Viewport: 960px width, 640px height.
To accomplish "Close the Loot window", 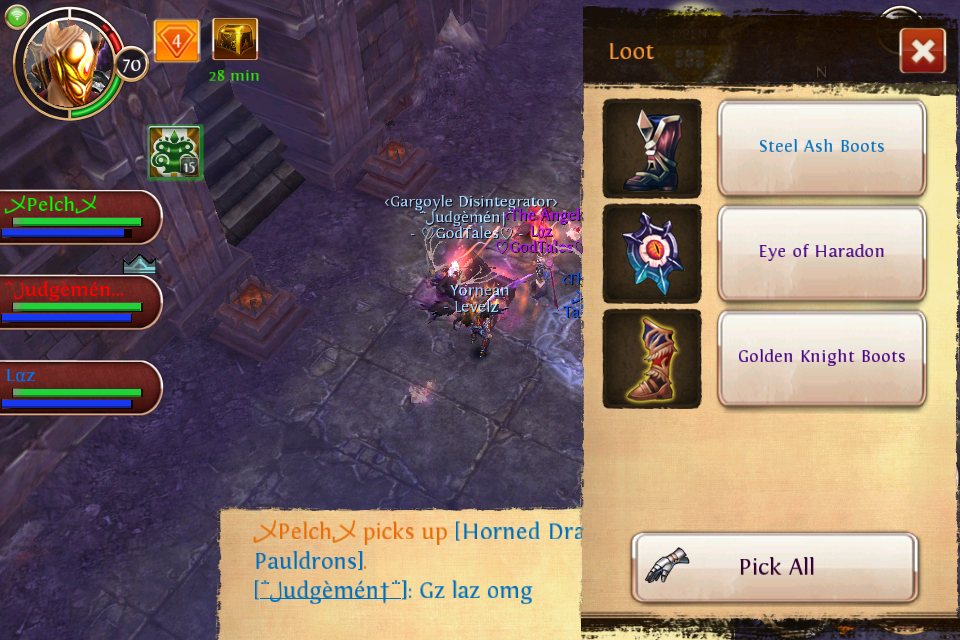I will coord(922,51).
